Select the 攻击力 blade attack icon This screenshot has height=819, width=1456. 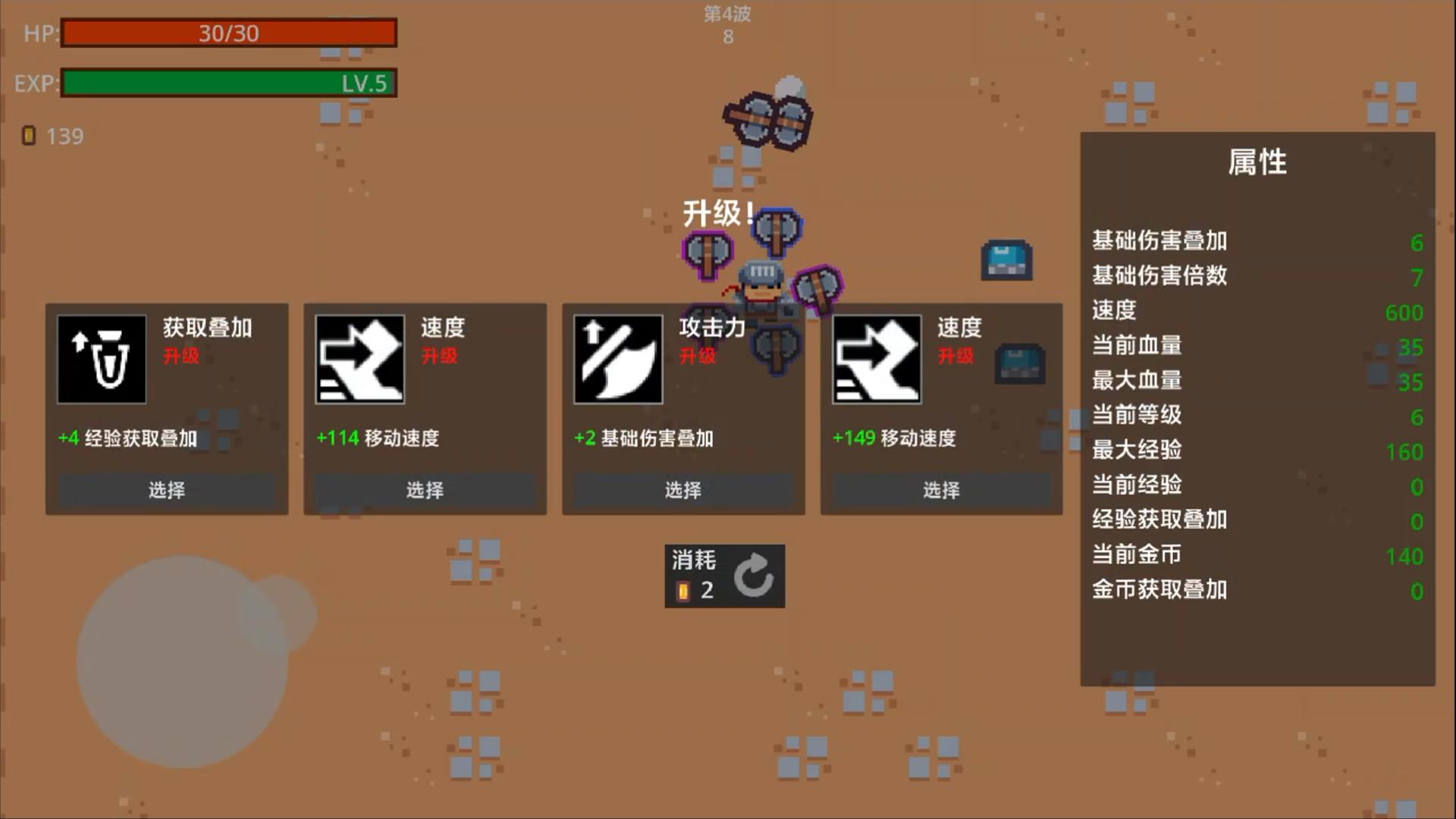pyautogui.click(x=618, y=358)
